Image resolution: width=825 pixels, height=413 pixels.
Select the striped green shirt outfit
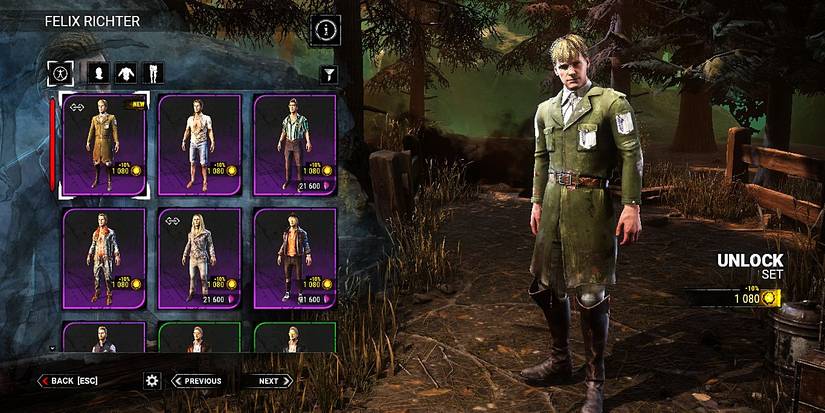(294, 145)
